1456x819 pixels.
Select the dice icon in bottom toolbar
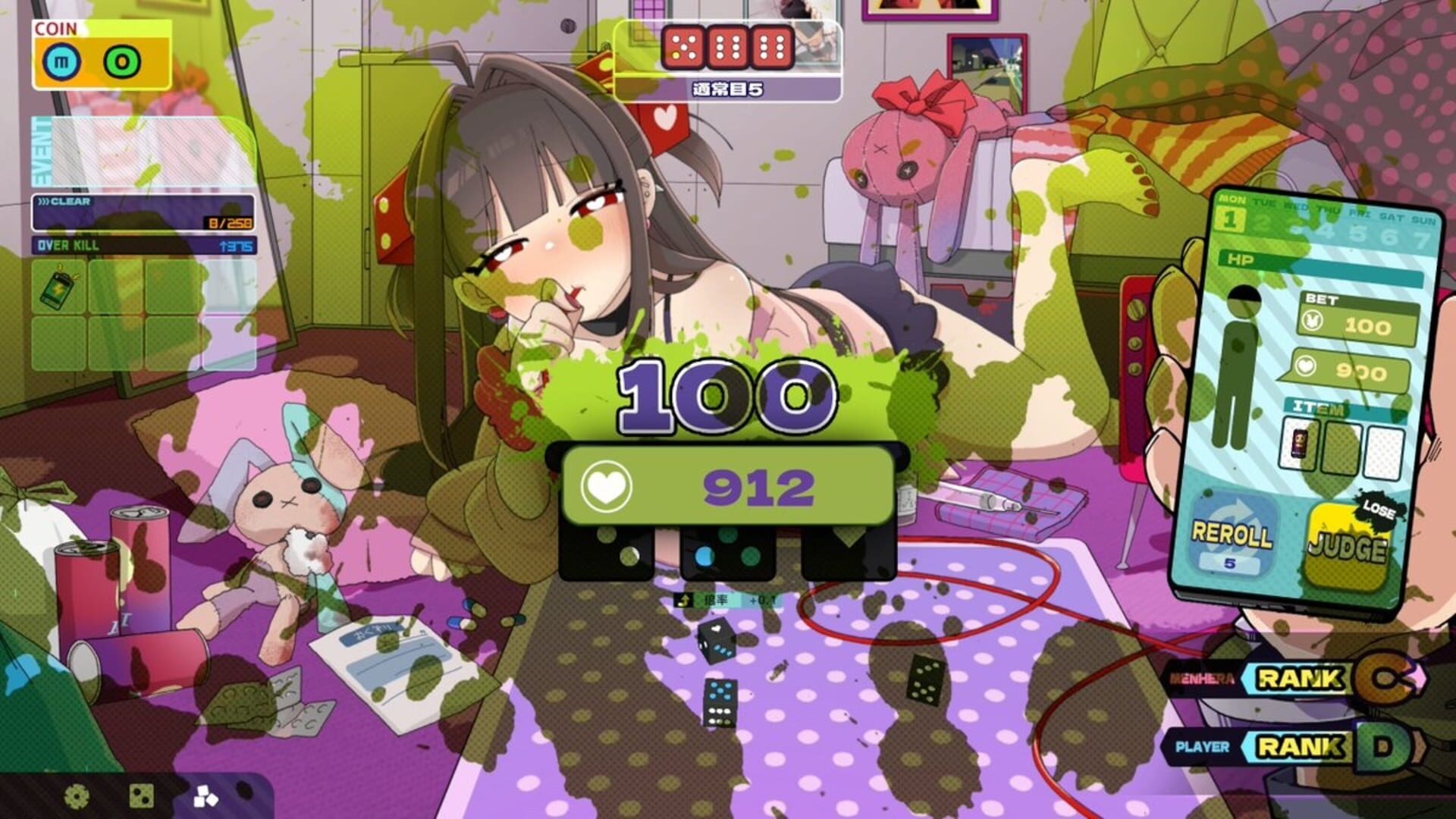pos(142,795)
